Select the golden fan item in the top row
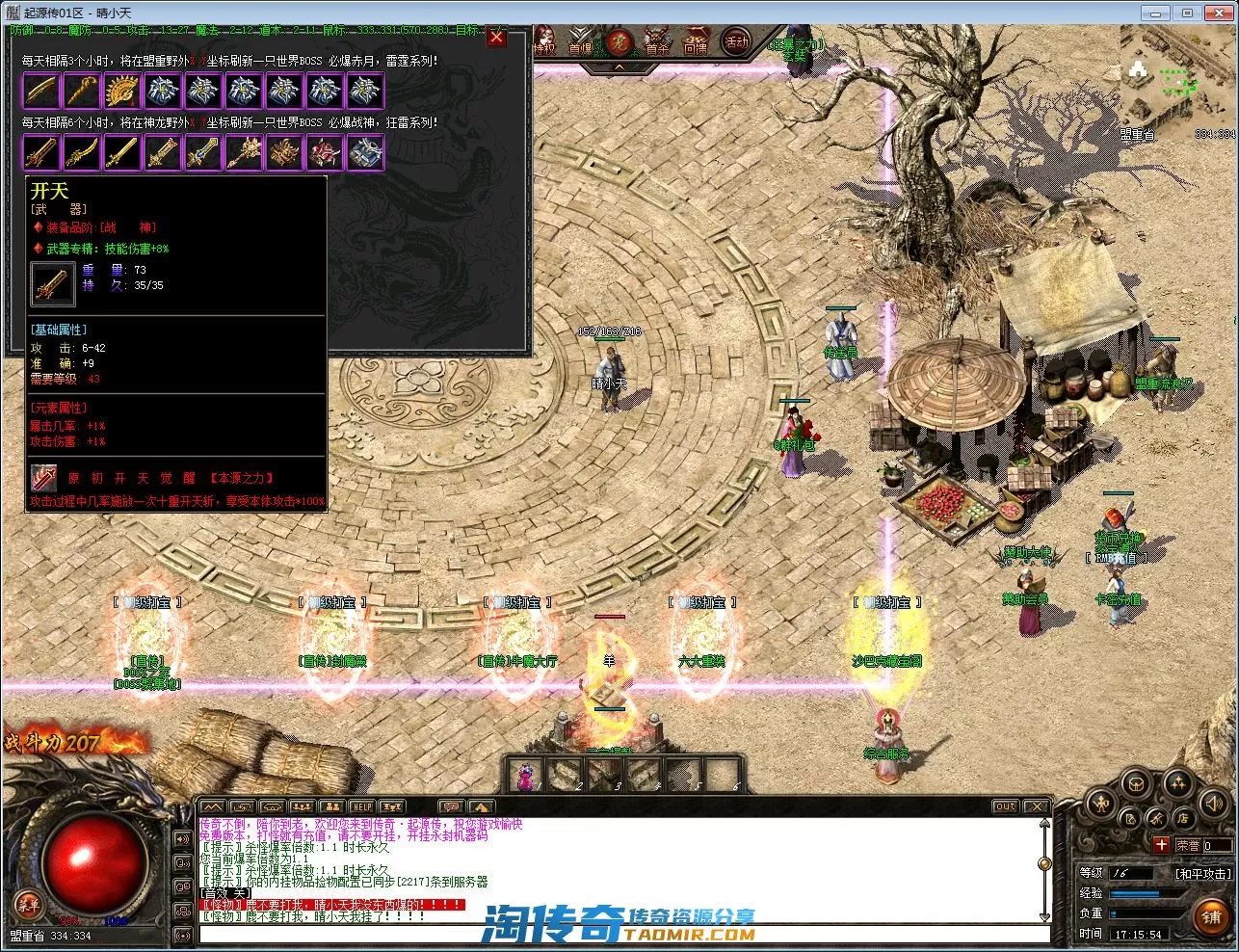 pos(122,91)
